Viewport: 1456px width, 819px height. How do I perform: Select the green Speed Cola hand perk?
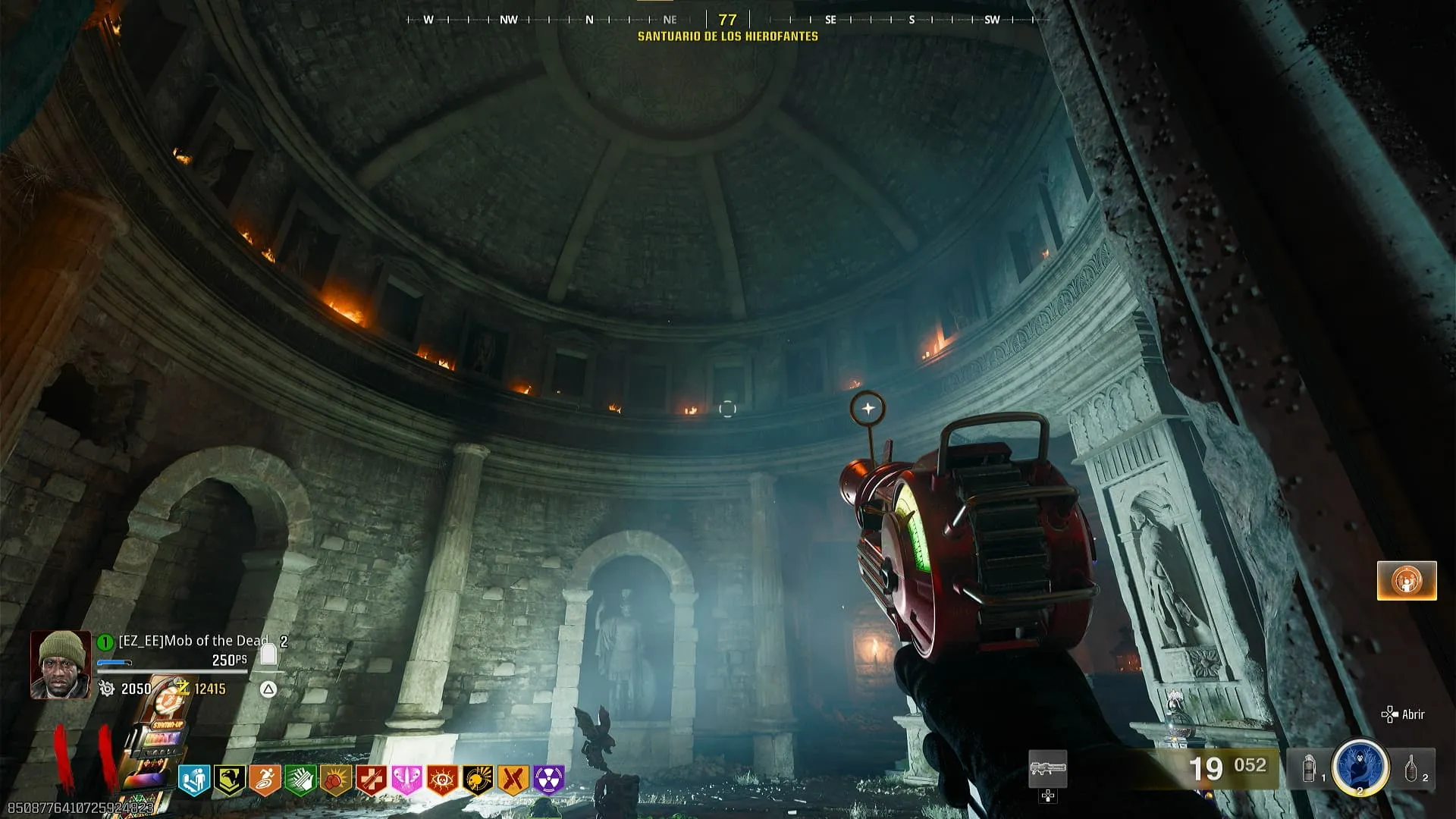tap(300, 780)
